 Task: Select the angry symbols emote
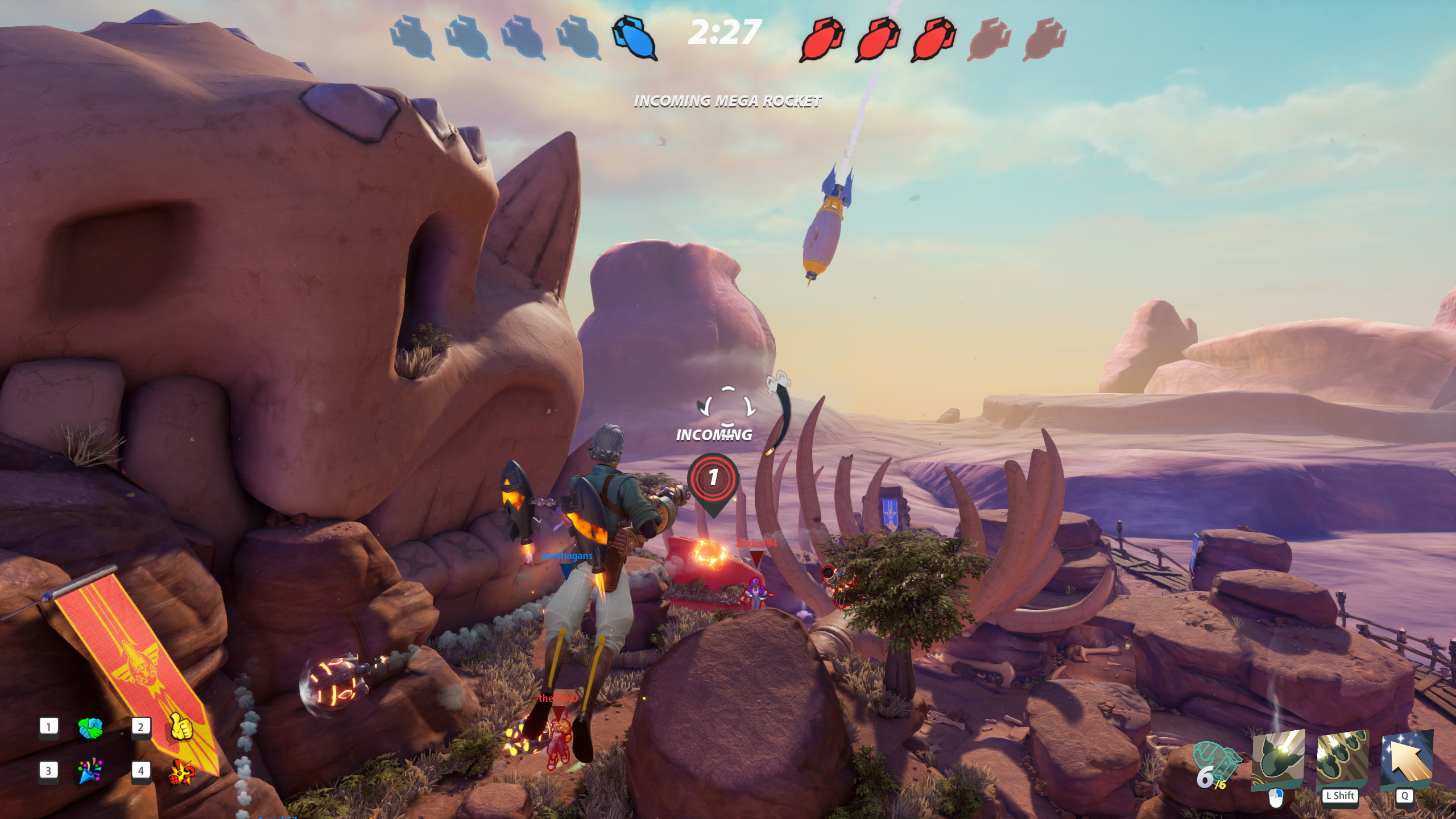[x=181, y=772]
